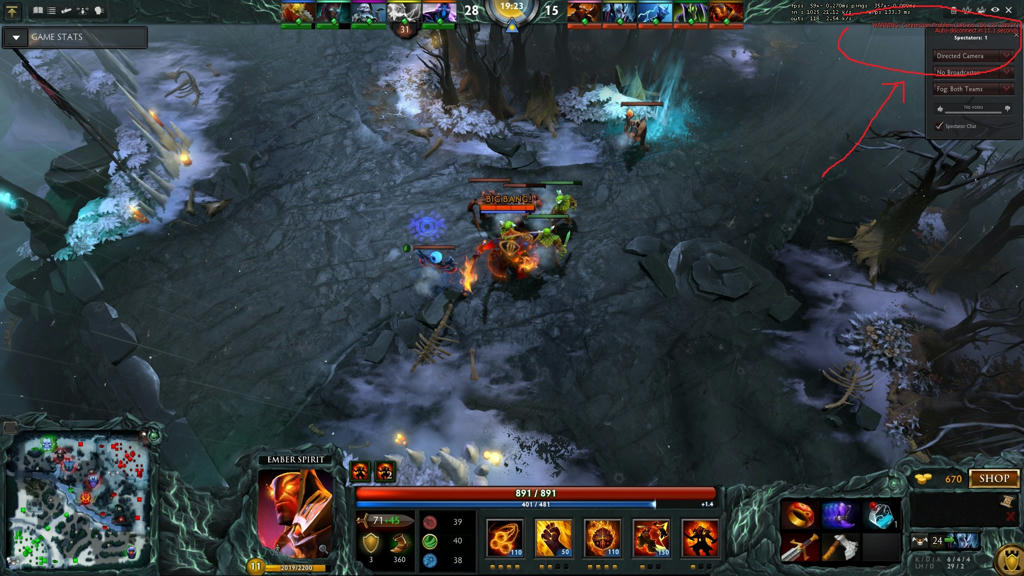Close the game with the X button
Viewport: 1024px width, 576px height.
point(1009,10)
